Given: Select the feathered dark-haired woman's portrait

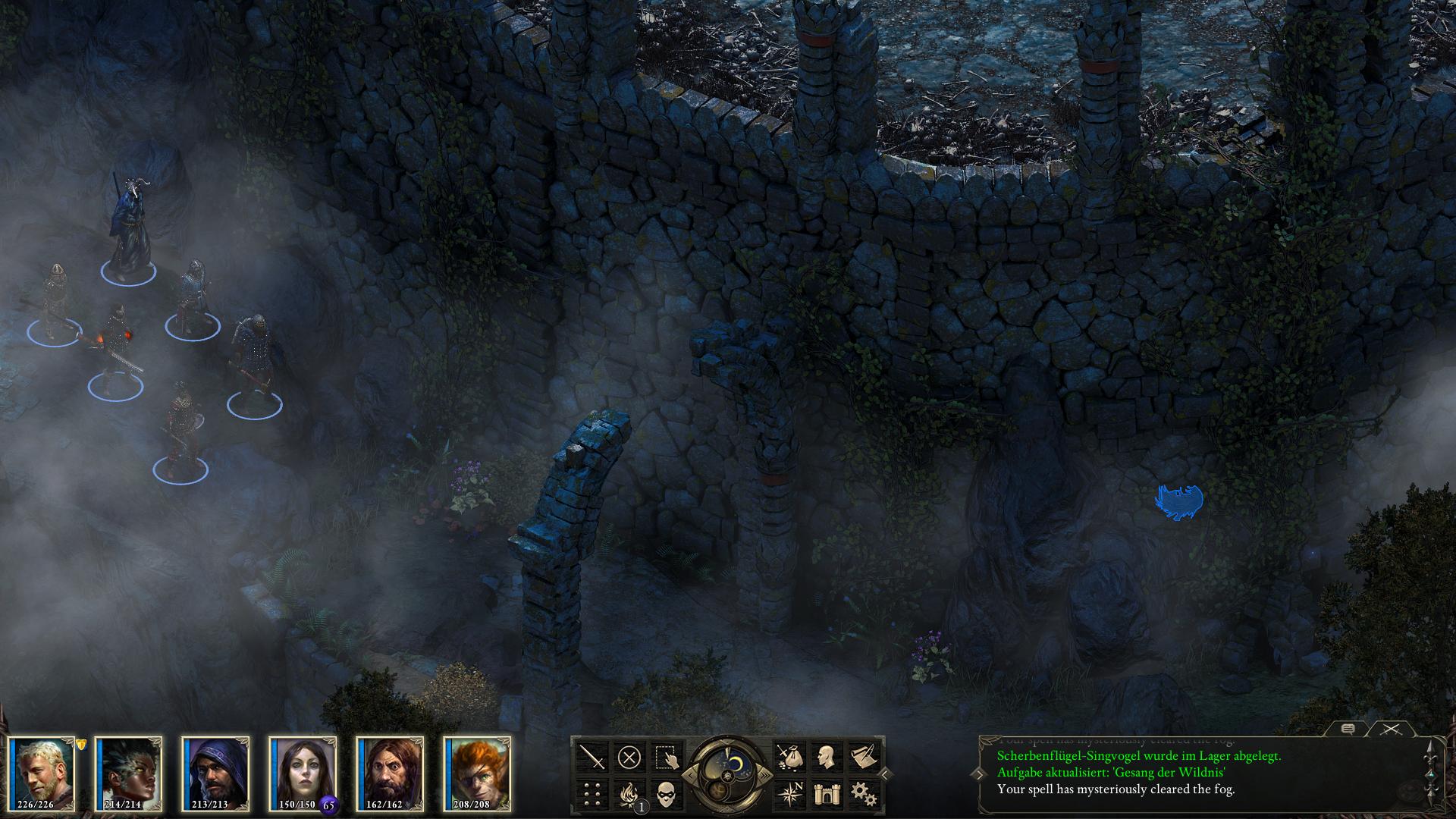Looking at the screenshot, I should [x=129, y=772].
